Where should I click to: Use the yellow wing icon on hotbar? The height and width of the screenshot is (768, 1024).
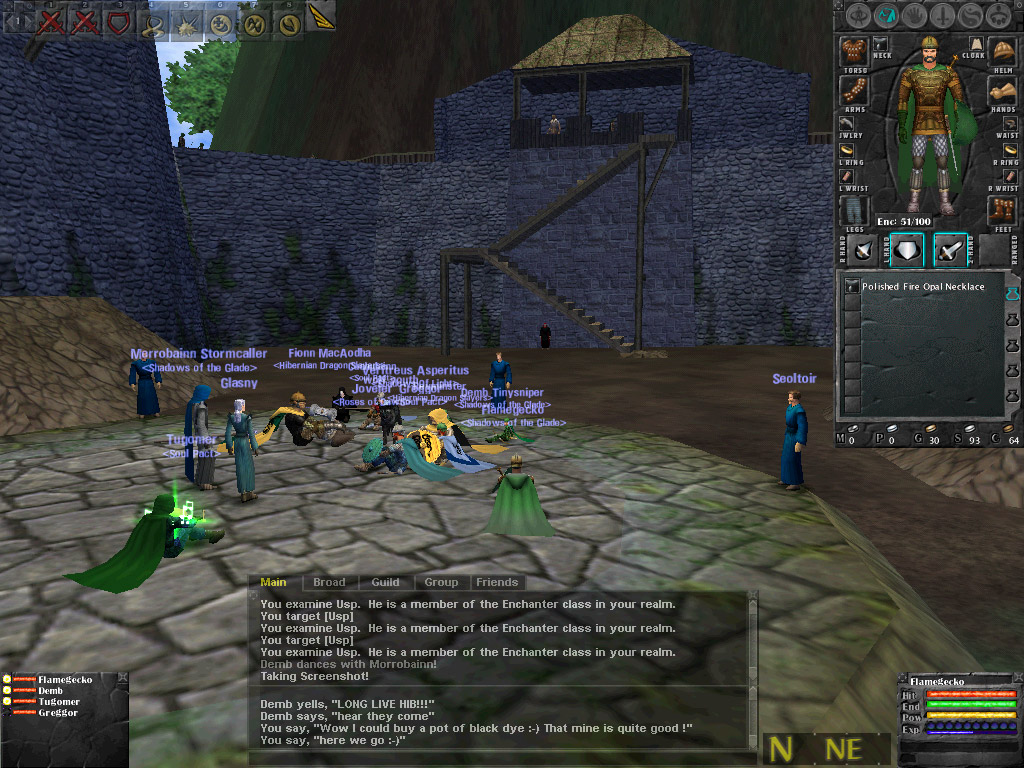click(321, 18)
